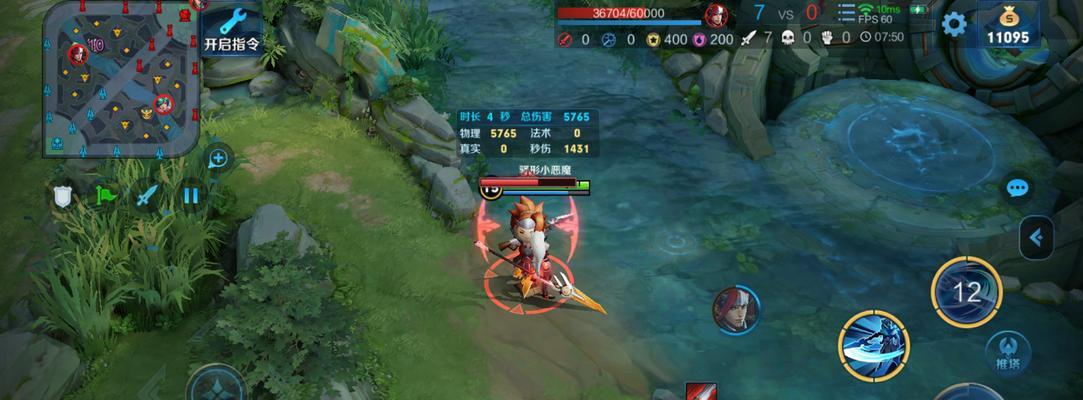Tap the red-haired hero portrait beside the health bar
1083x400 pixels.
[716, 15]
